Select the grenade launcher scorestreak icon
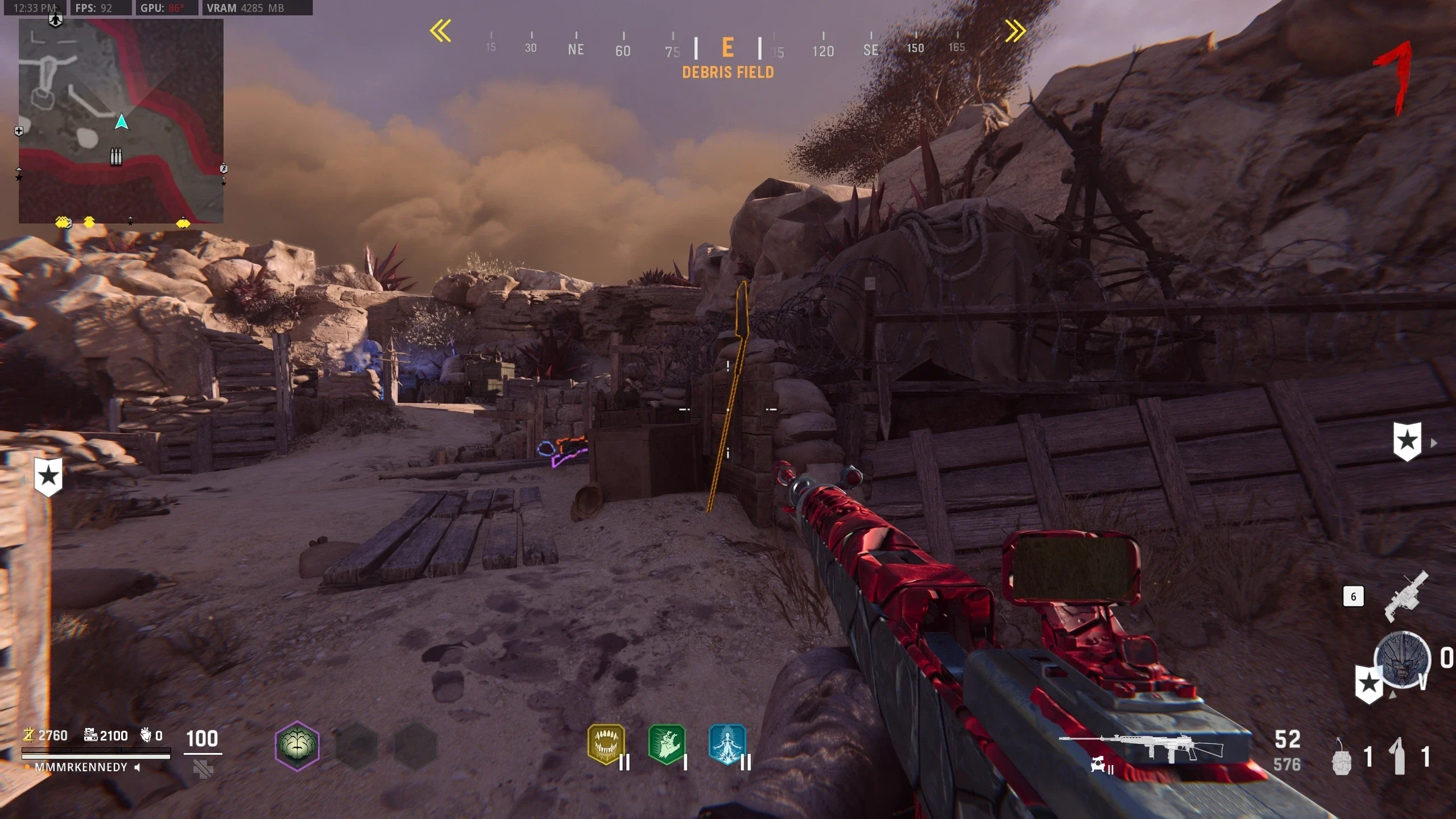Screen dimensions: 1456x819 [x=1405, y=598]
